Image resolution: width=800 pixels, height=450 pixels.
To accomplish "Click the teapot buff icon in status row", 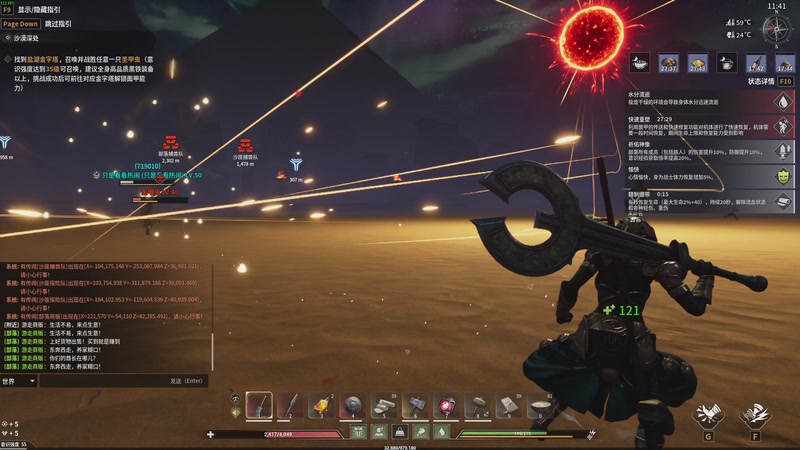I will pyautogui.click(x=727, y=62).
